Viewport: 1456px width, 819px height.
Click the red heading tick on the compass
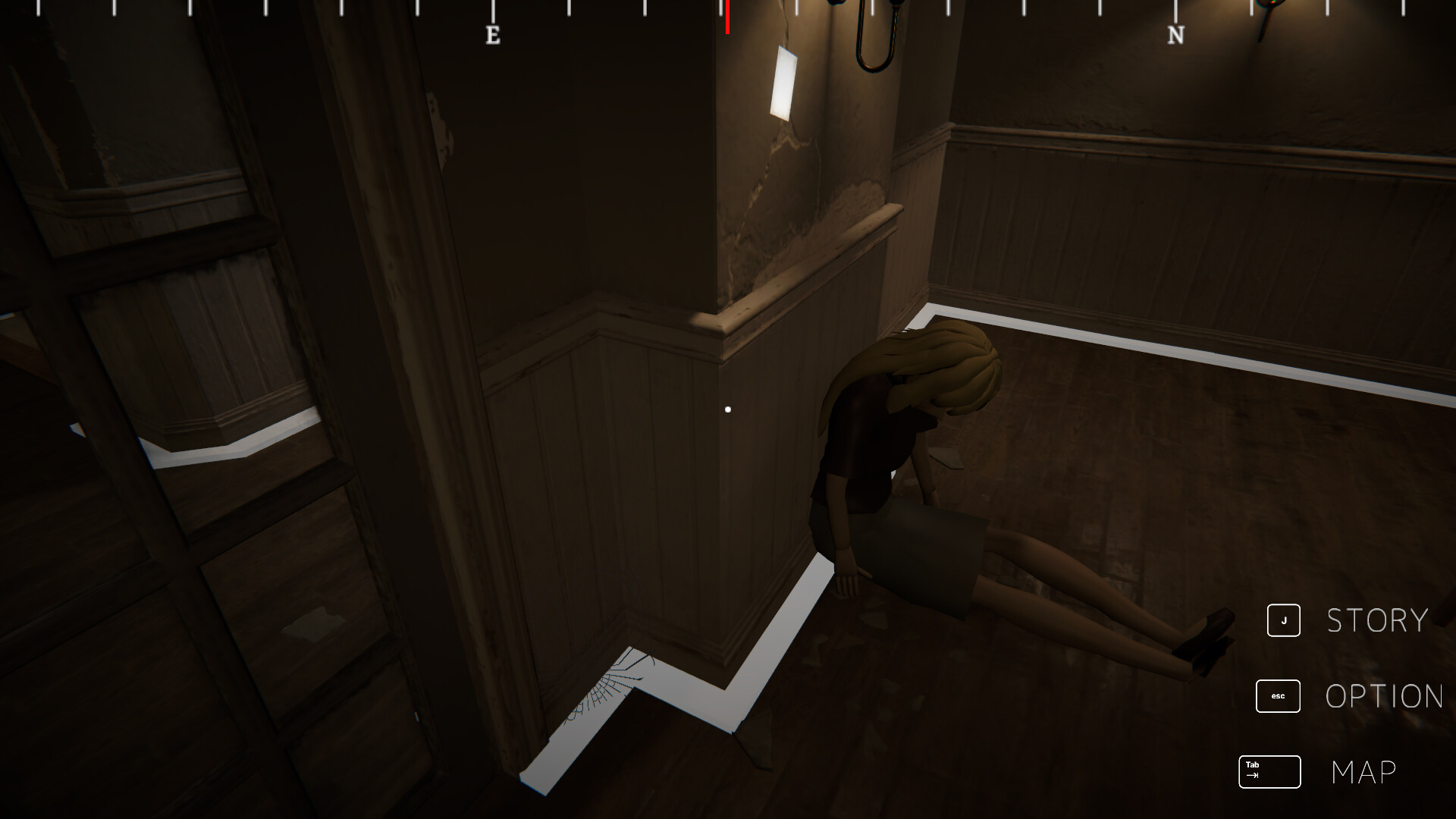726,19
